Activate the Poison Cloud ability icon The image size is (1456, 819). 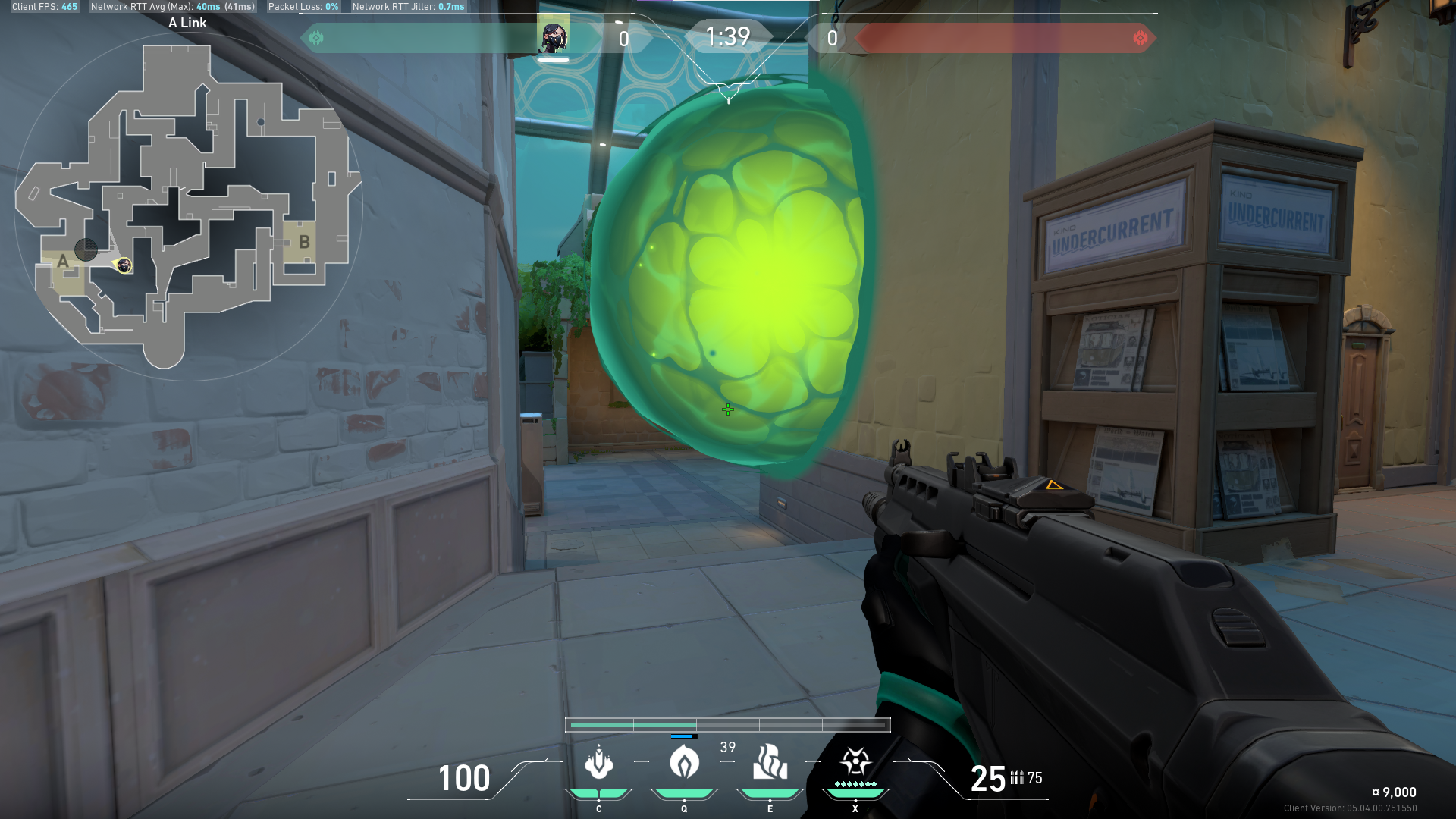(683, 764)
